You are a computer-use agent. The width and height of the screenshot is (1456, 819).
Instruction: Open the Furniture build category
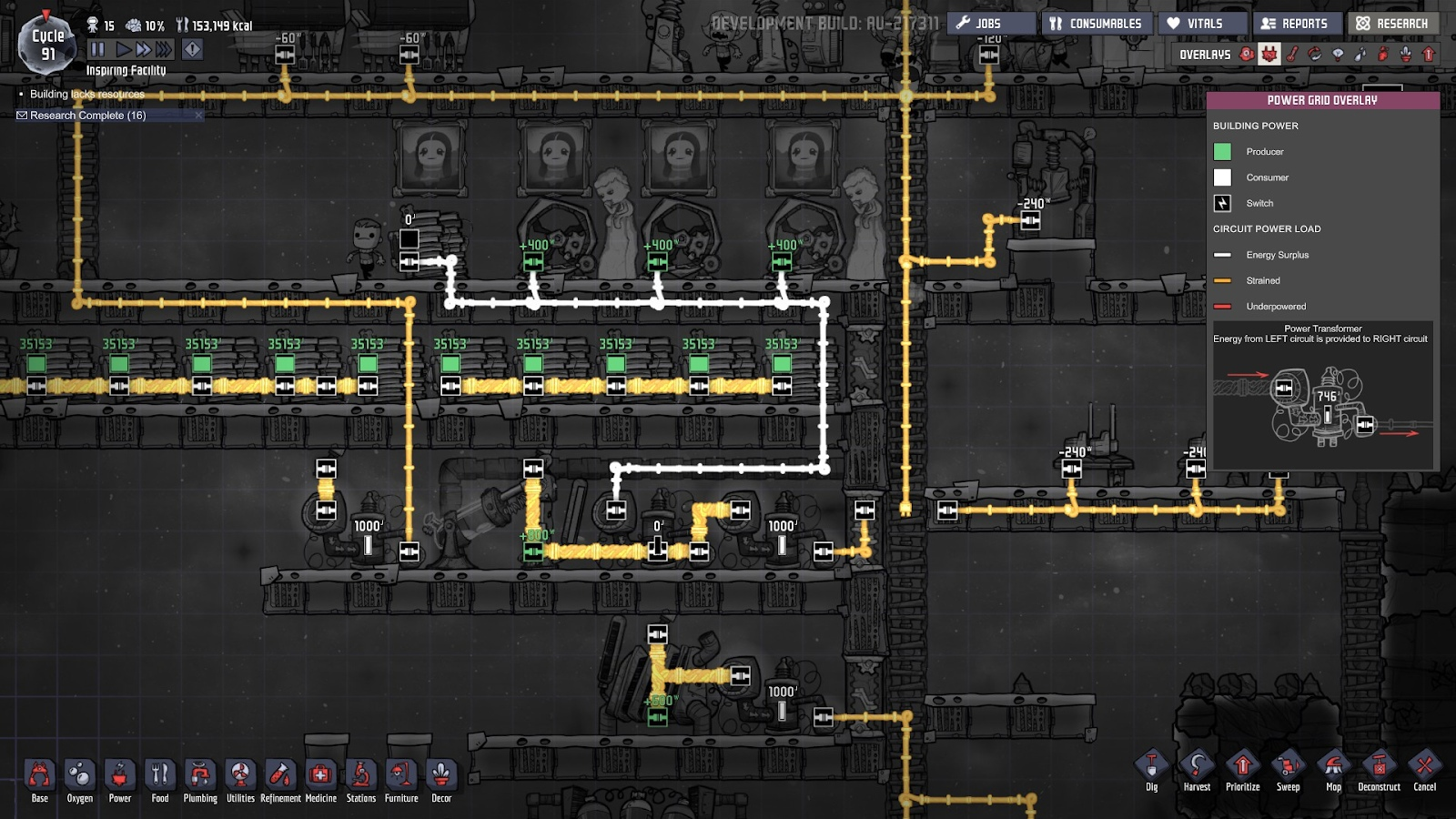[401, 779]
